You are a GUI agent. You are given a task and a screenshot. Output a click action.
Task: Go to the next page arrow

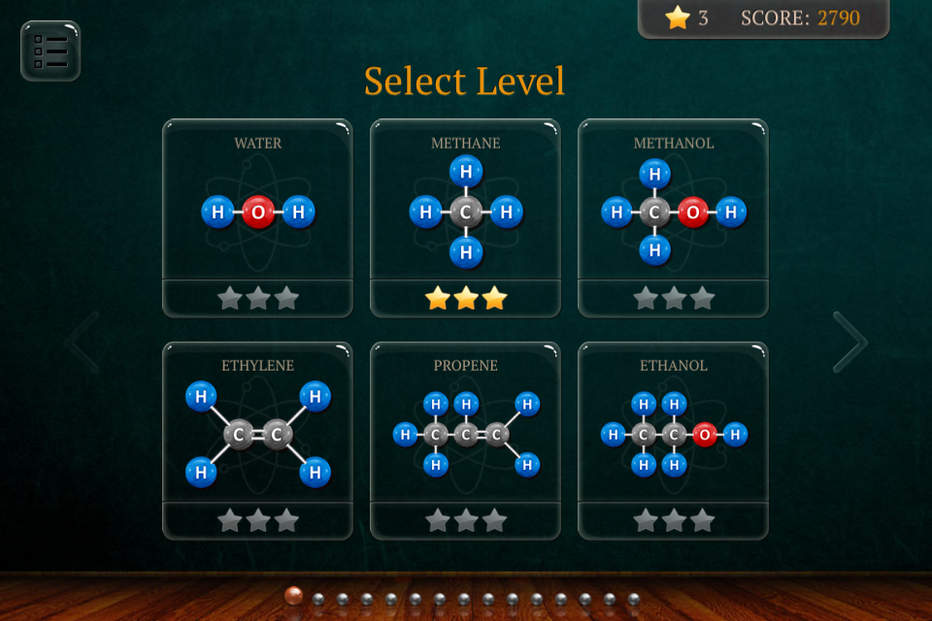click(849, 342)
